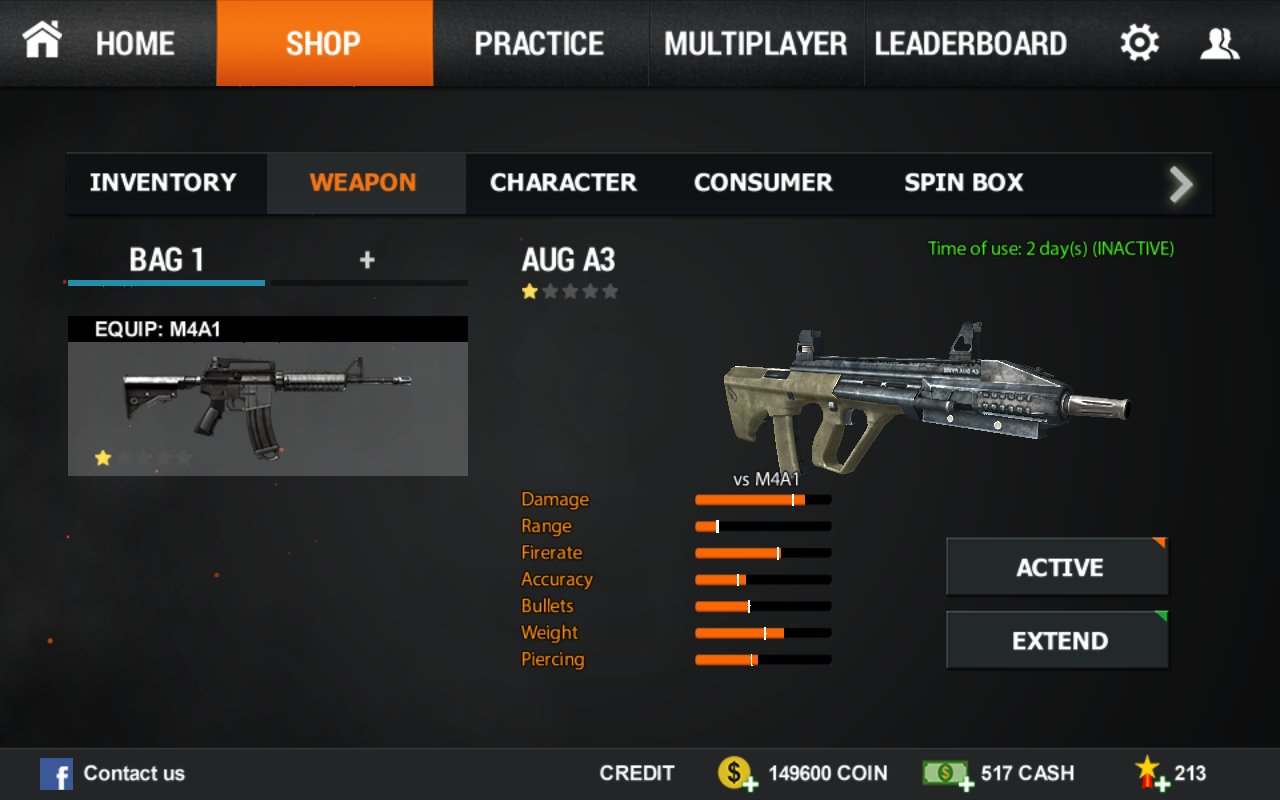
Task: Open the Multiplayer menu
Action: (x=755, y=43)
